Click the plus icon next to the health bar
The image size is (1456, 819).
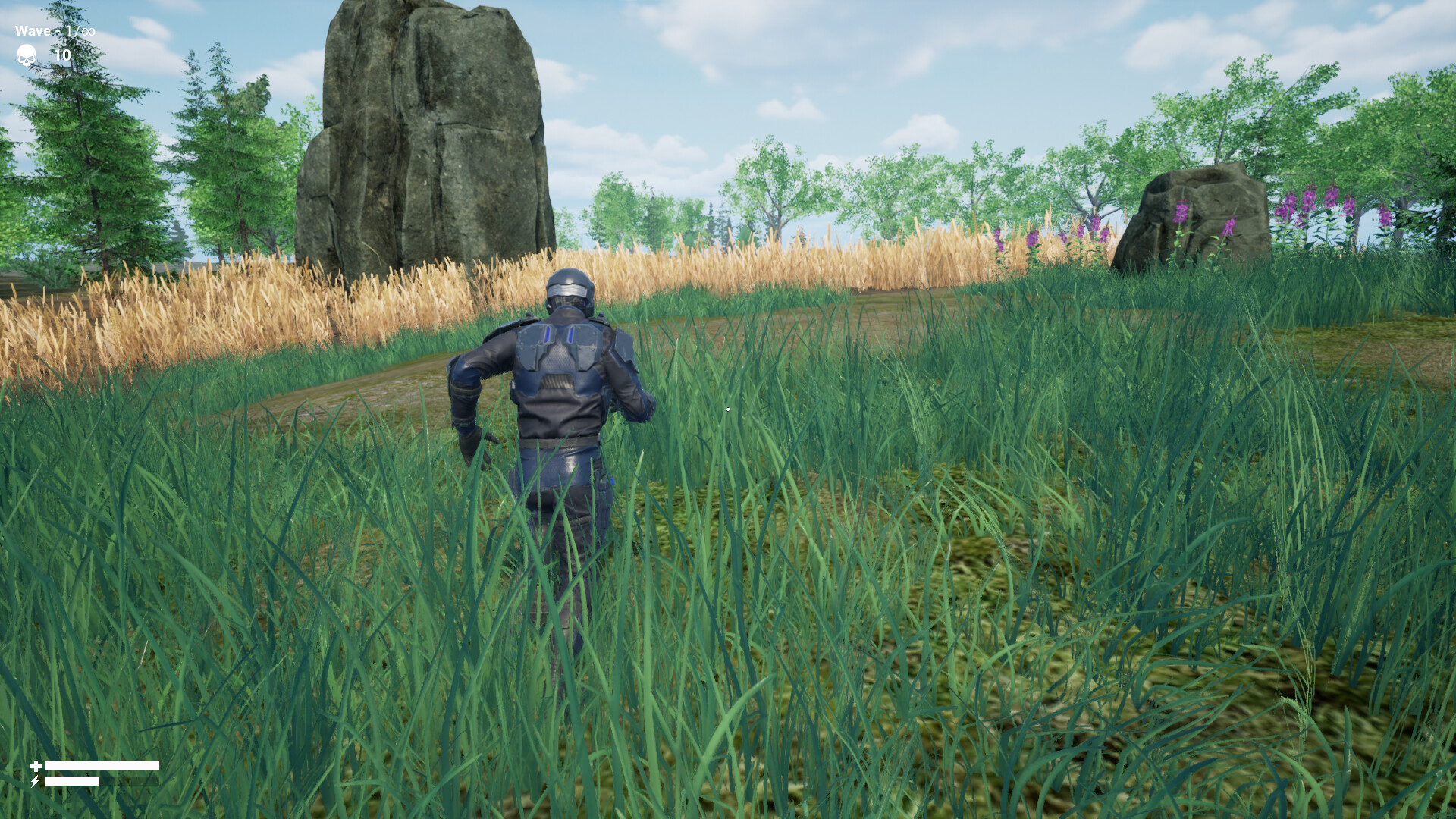tap(36, 765)
